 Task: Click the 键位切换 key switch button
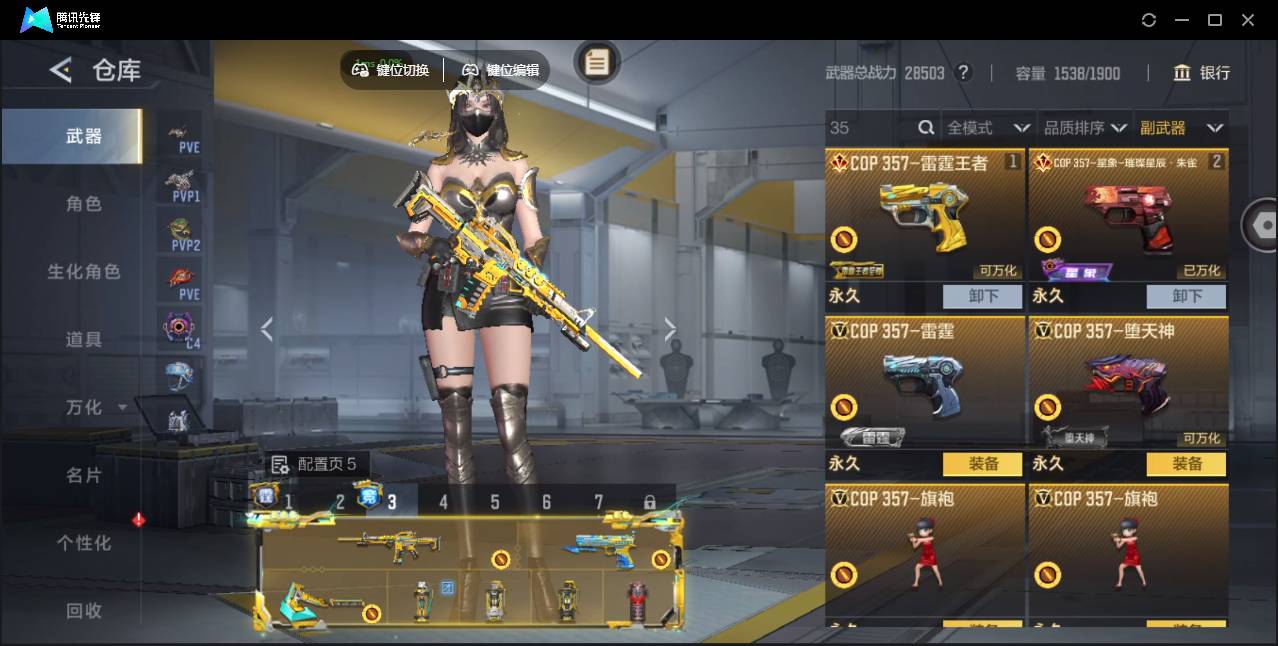click(x=391, y=70)
